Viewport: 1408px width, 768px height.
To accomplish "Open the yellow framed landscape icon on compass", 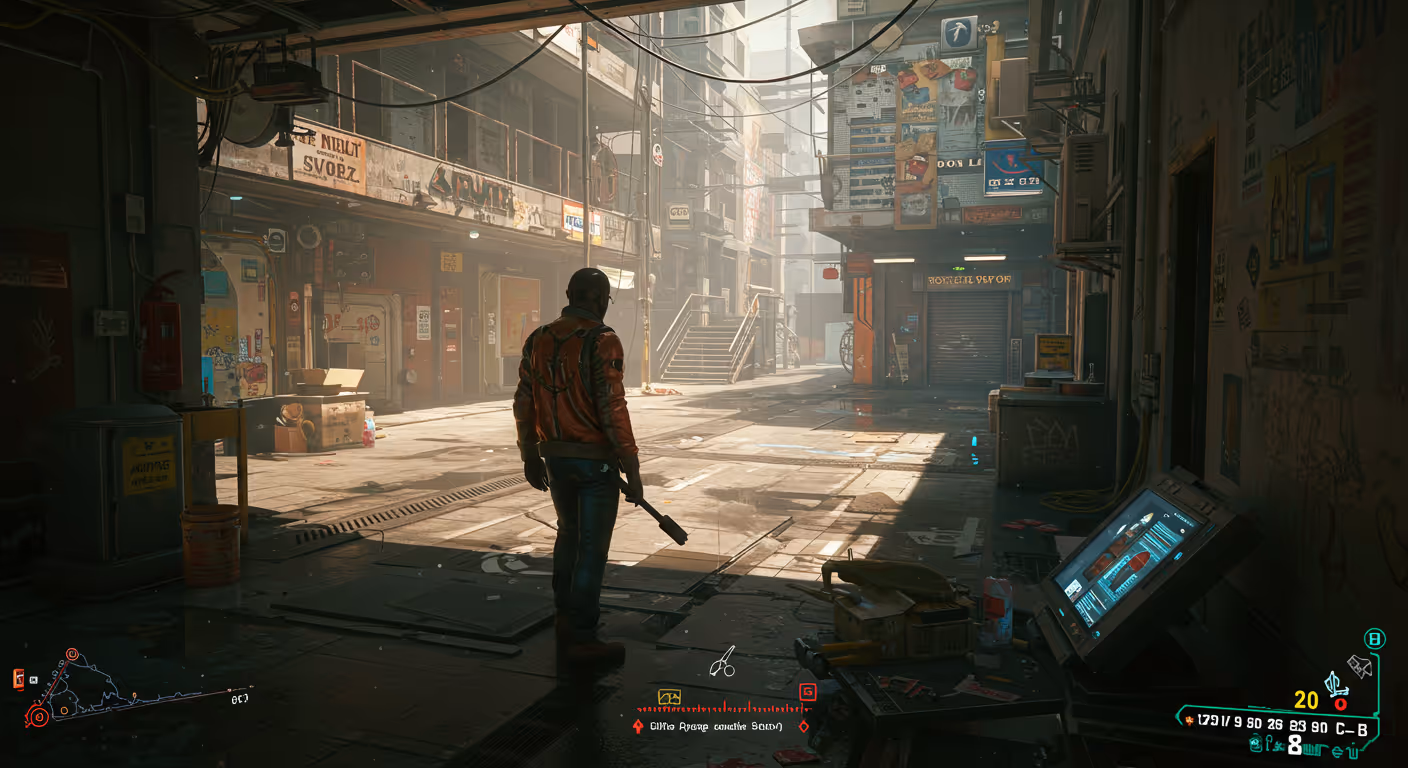I will (669, 696).
